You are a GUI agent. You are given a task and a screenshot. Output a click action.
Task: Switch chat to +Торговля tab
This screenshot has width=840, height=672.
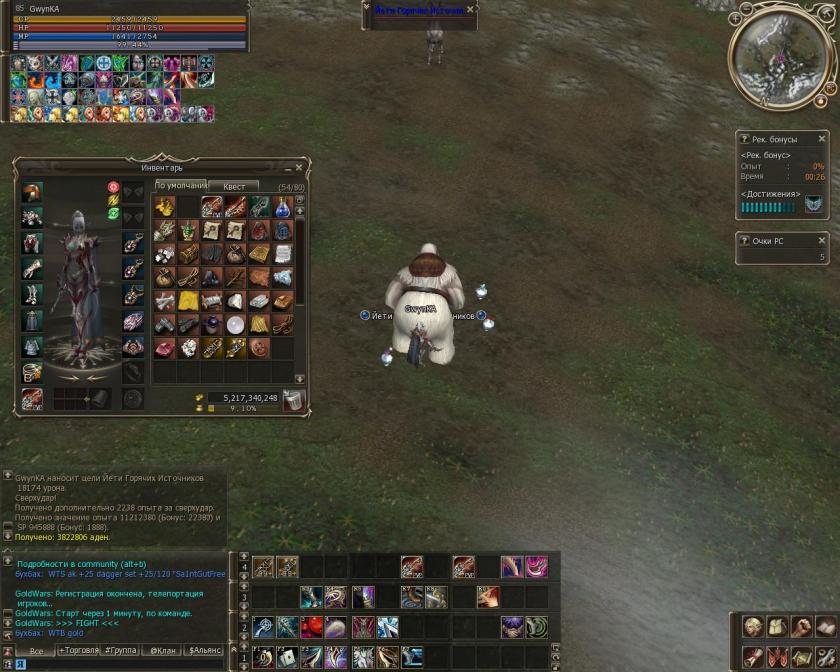click(80, 650)
